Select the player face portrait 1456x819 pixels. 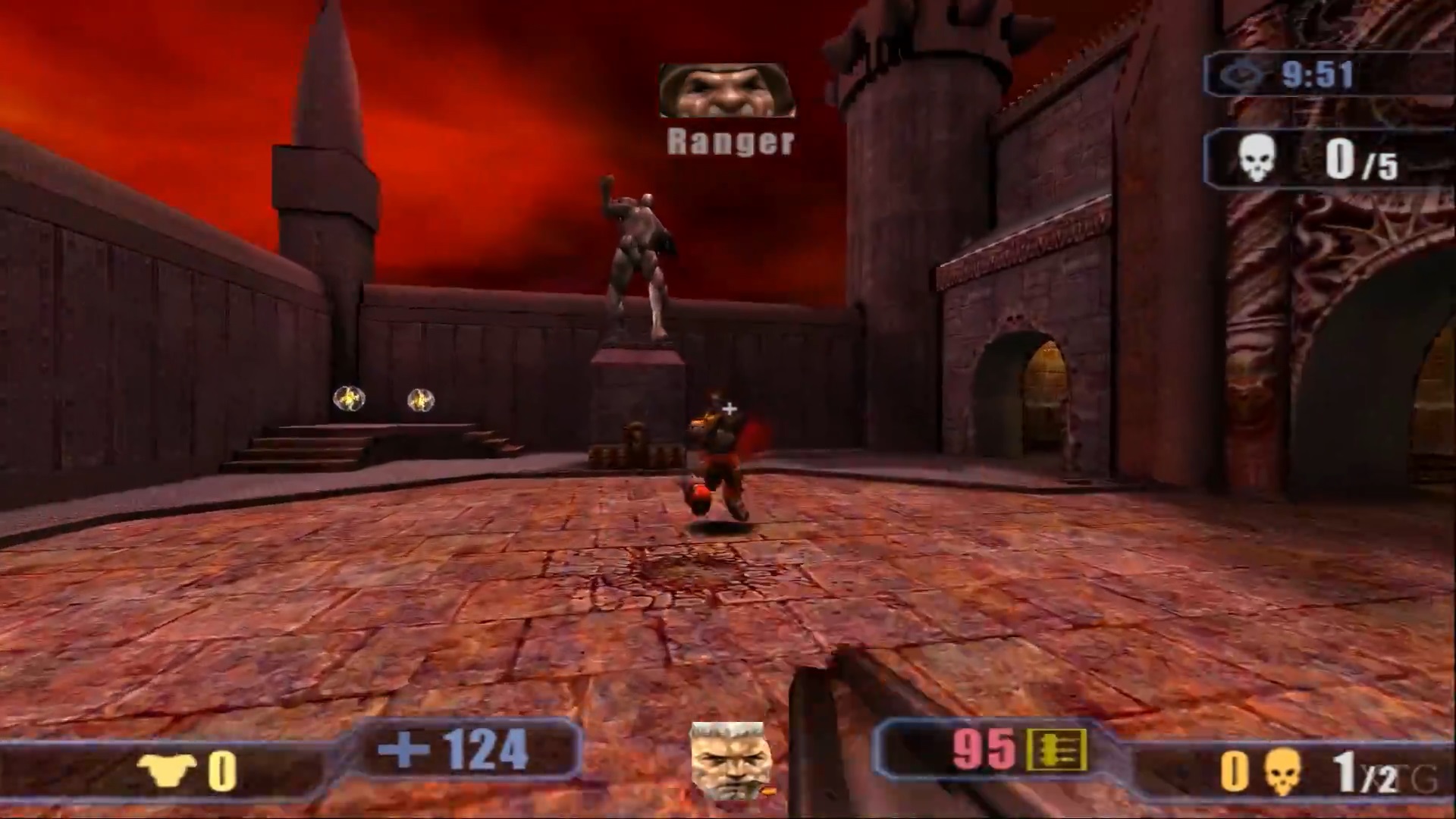[x=730, y=761]
